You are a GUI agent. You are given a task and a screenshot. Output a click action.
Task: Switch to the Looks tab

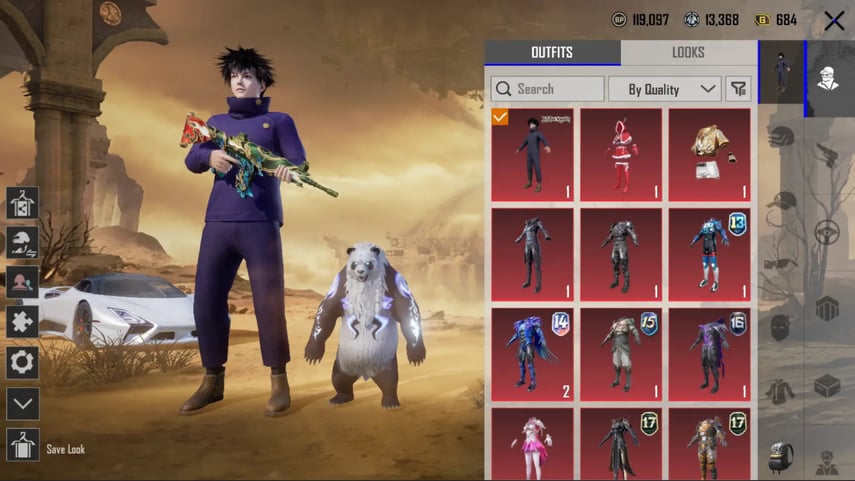(x=688, y=53)
